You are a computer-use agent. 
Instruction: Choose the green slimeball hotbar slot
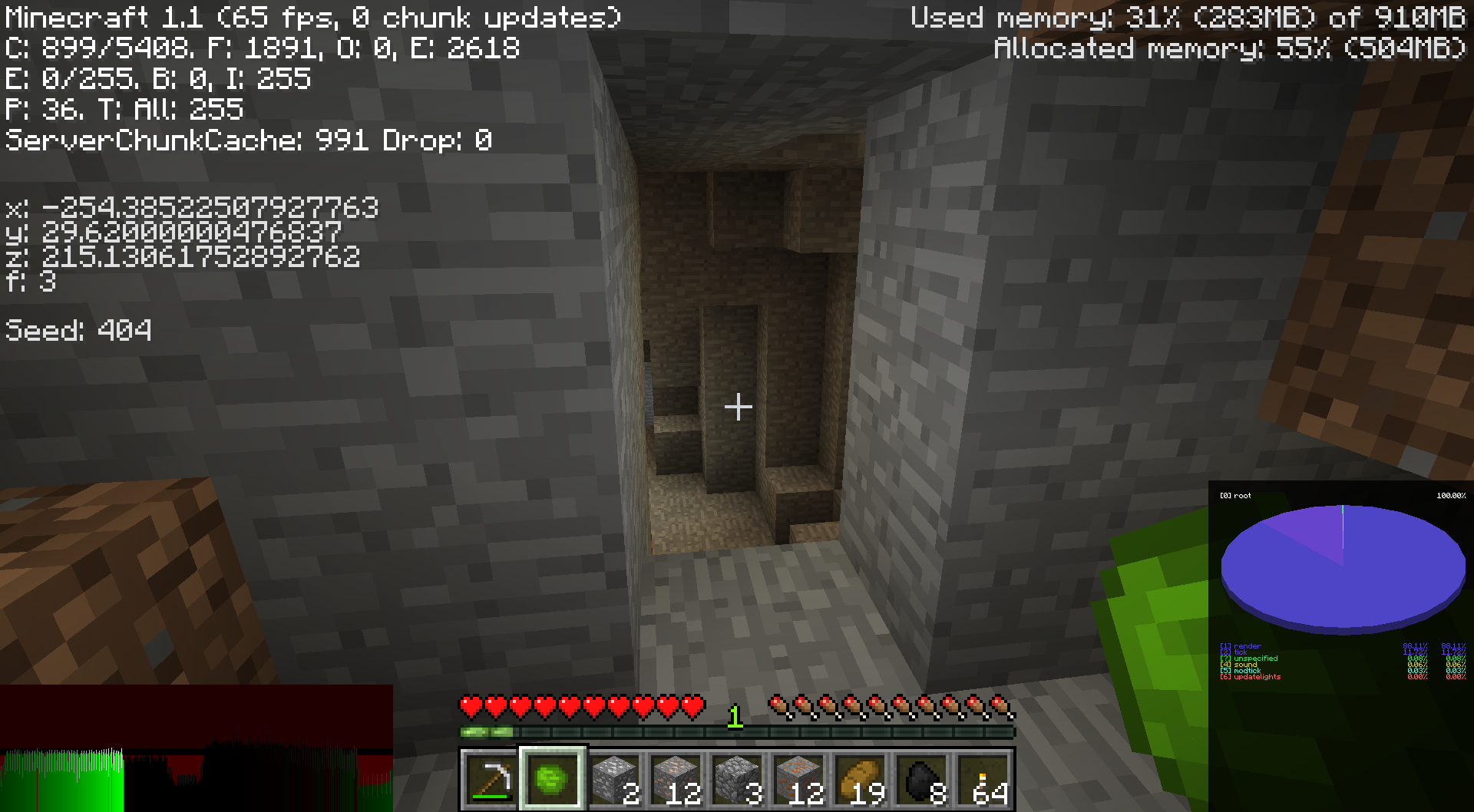pyautogui.click(x=553, y=780)
